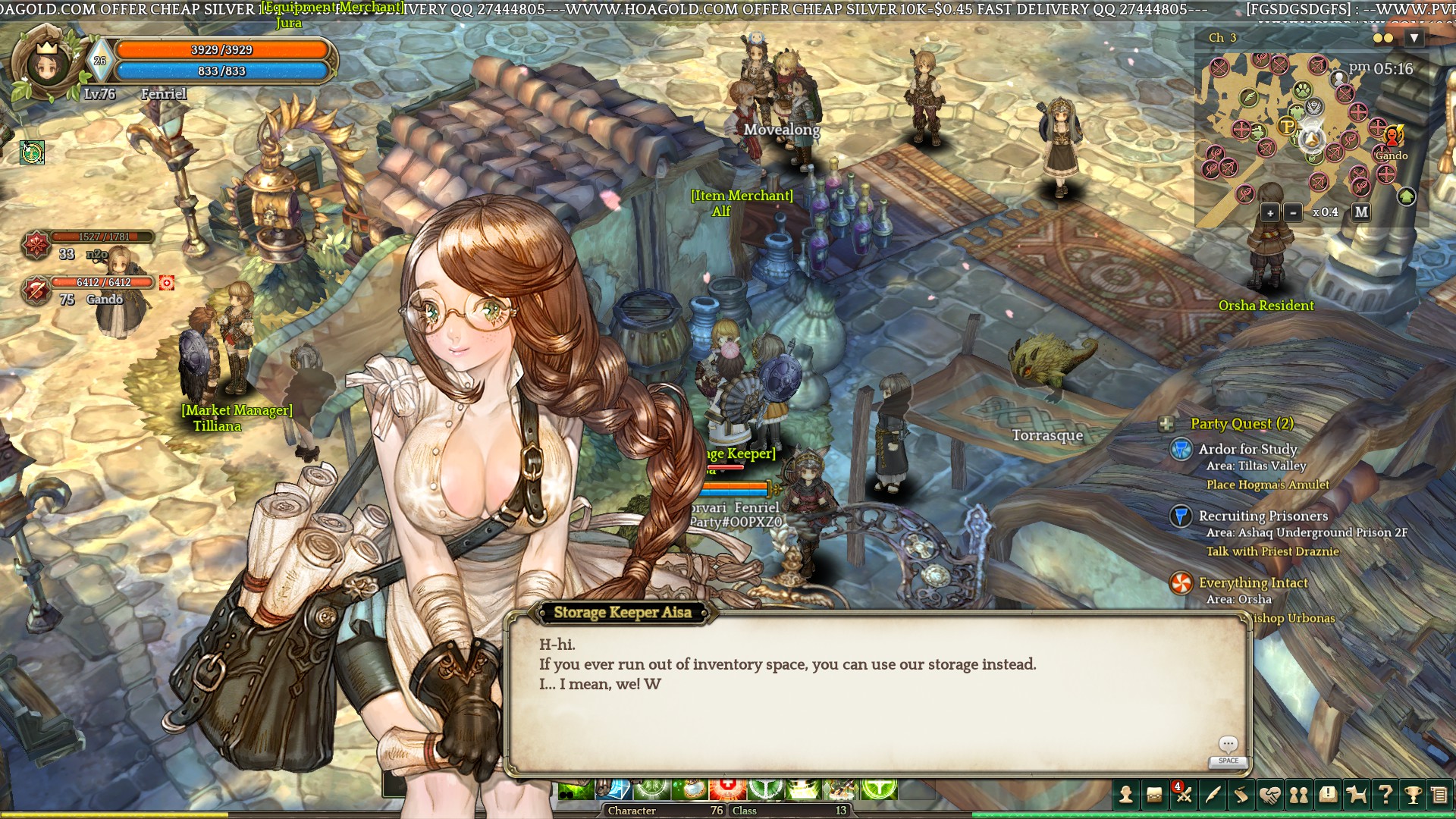Open the crossed swords skills menu
Screen dimensions: 1456x819
click(x=1183, y=794)
